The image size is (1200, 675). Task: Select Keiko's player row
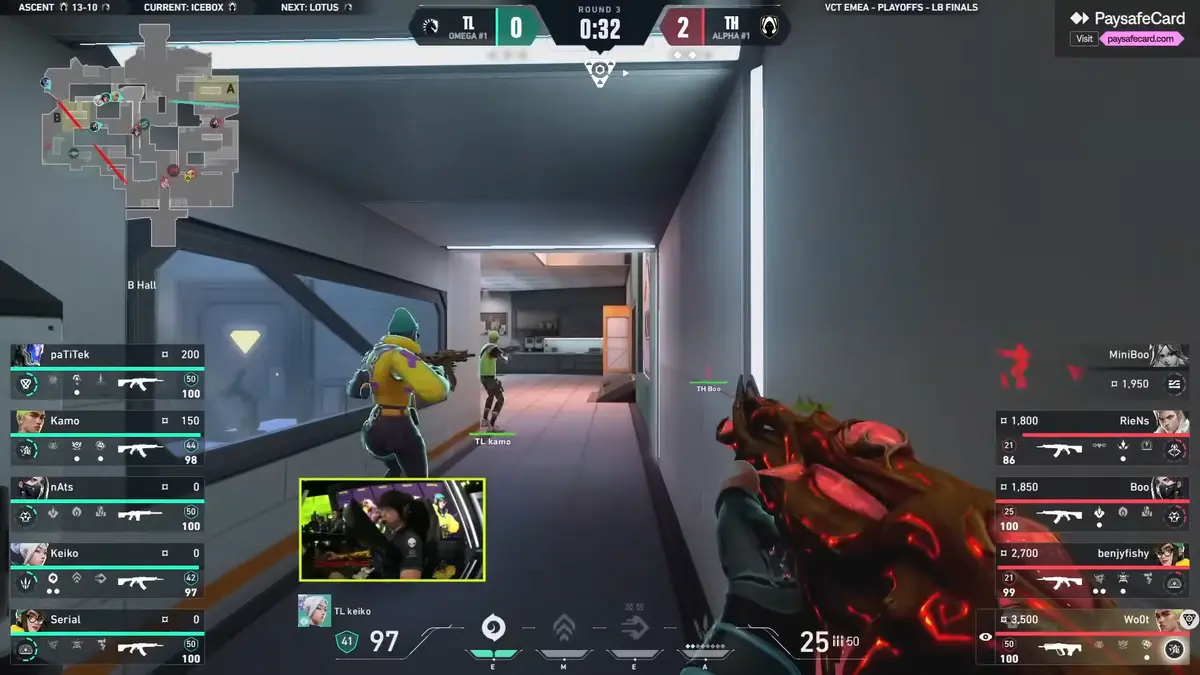[x=107, y=570]
